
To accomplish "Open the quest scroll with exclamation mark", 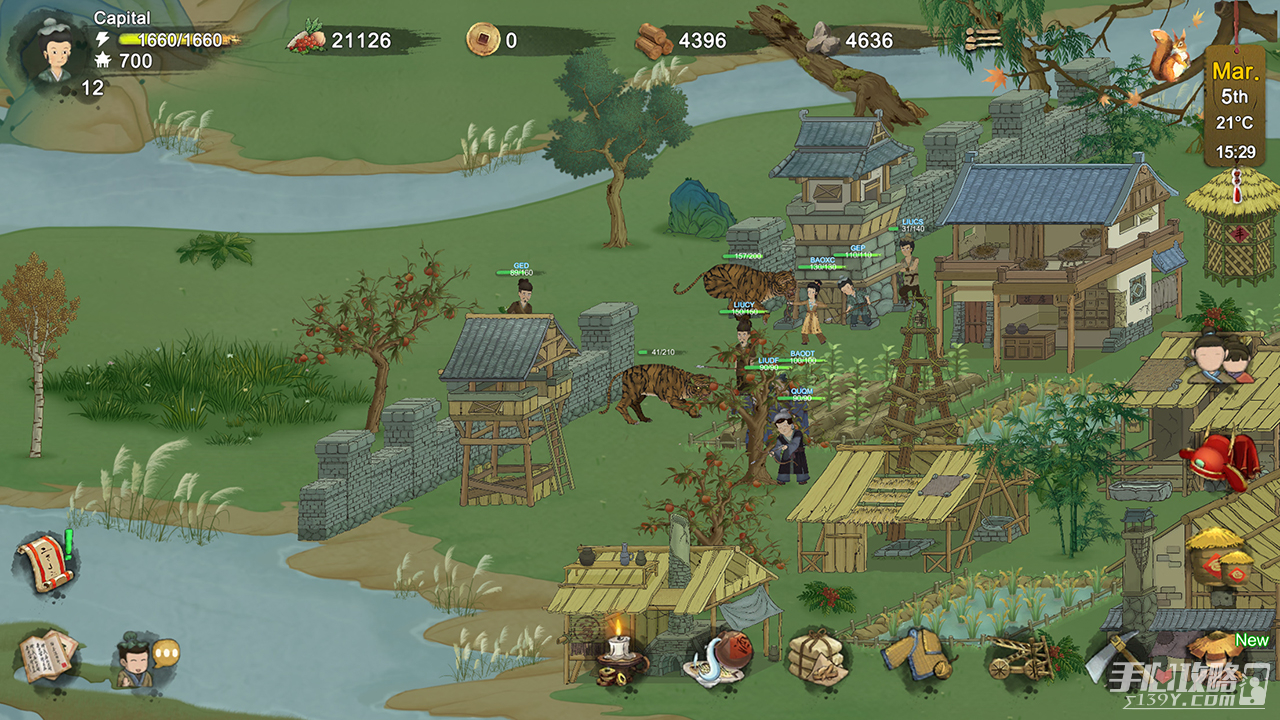I will coord(46,564).
